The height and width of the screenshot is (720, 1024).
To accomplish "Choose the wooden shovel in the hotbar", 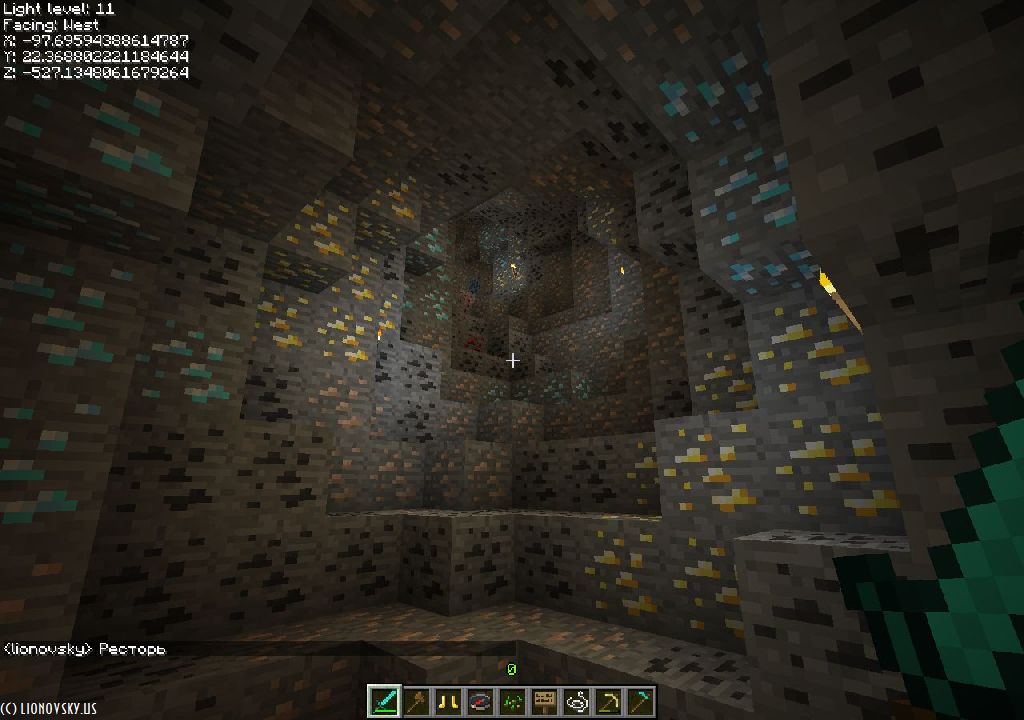I will [416, 701].
